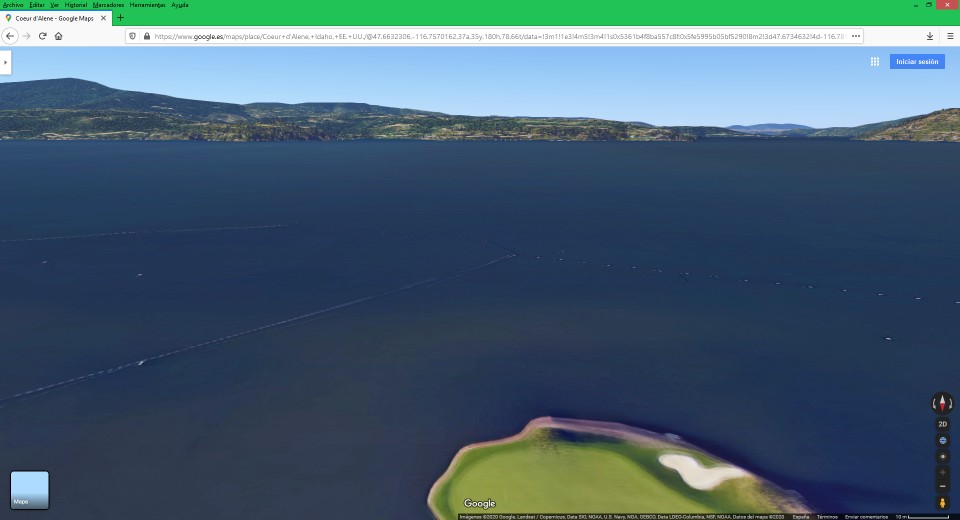Expand the collapsed side panel arrow

pos(5,62)
